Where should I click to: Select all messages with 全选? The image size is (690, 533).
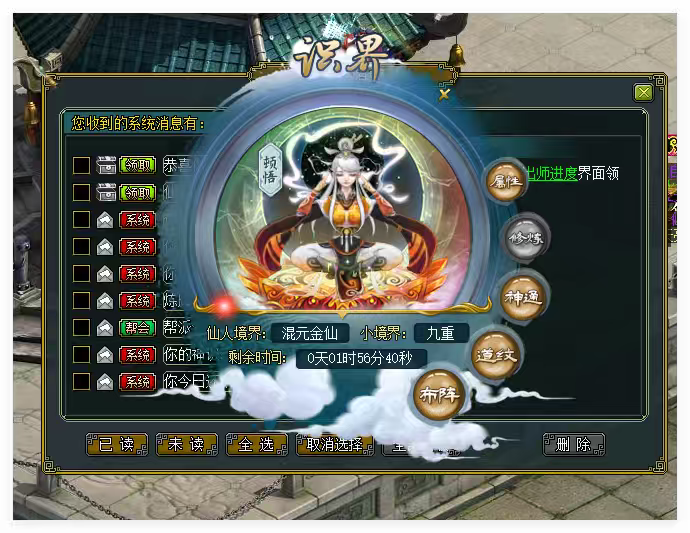[257, 444]
